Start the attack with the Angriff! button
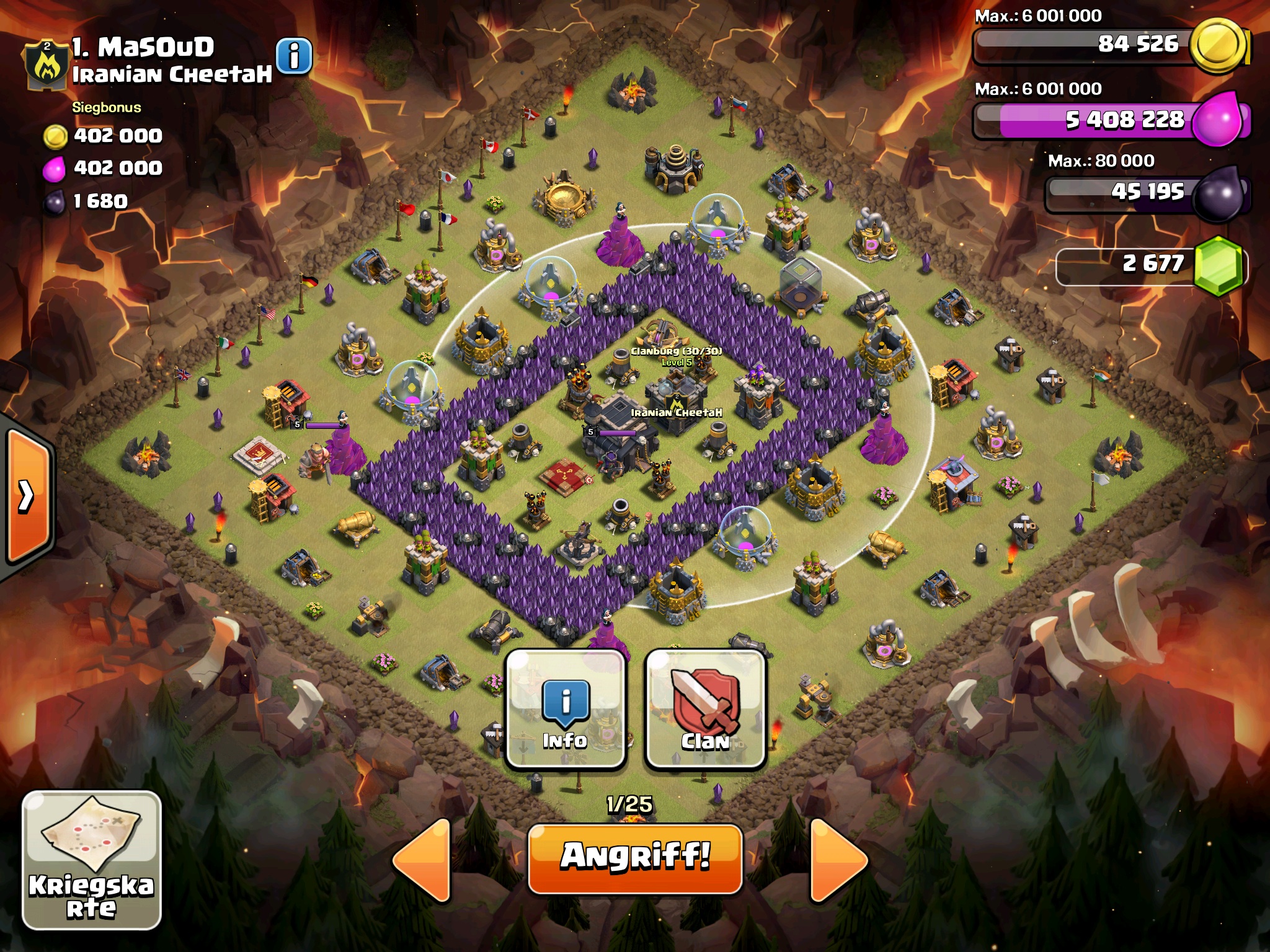The height and width of the screenshot is (952, 1270). [x=635, y=858]
